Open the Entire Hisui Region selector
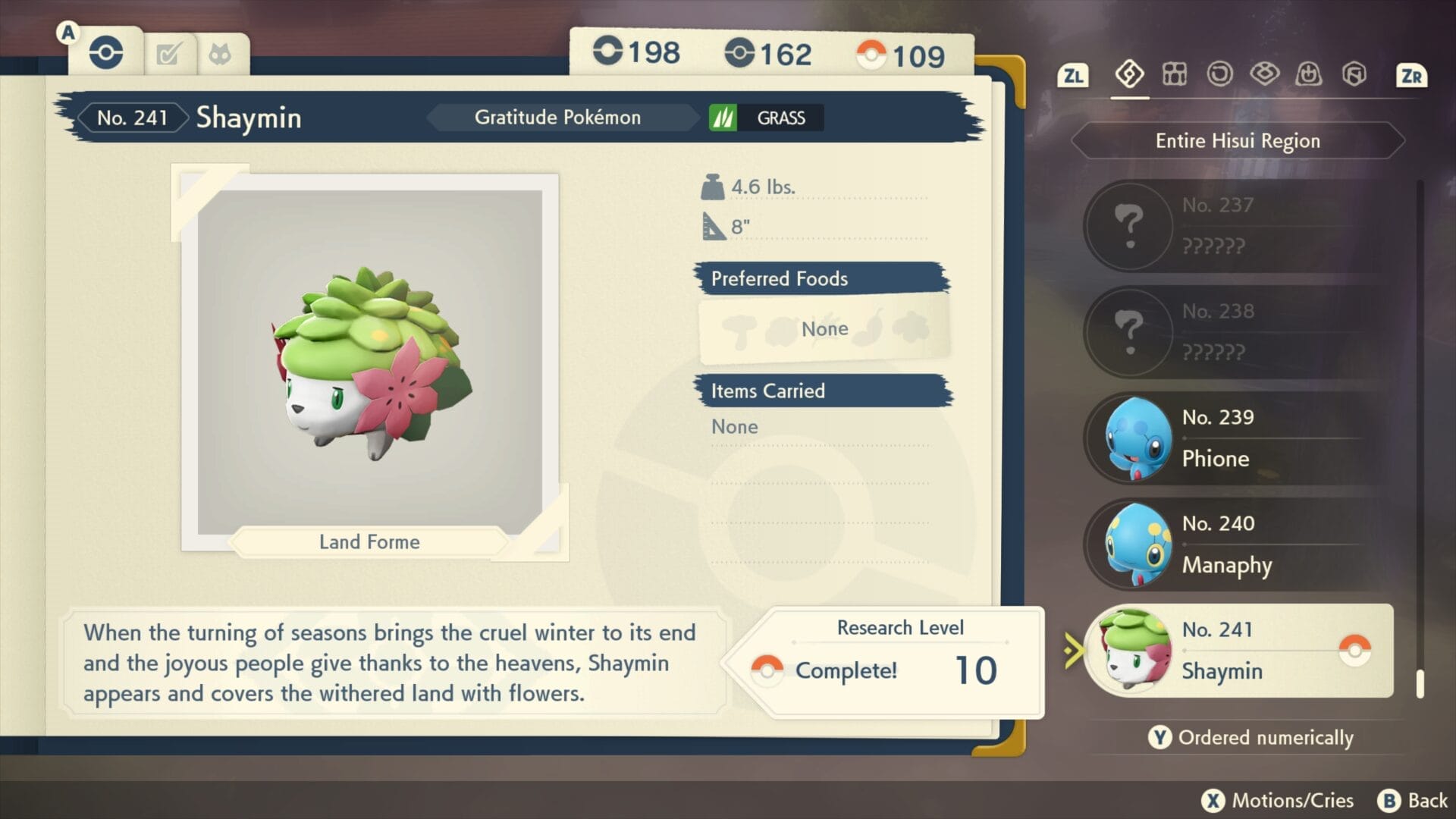The height and width of the screenshot is (819, 1456). tap(1238, 141)
